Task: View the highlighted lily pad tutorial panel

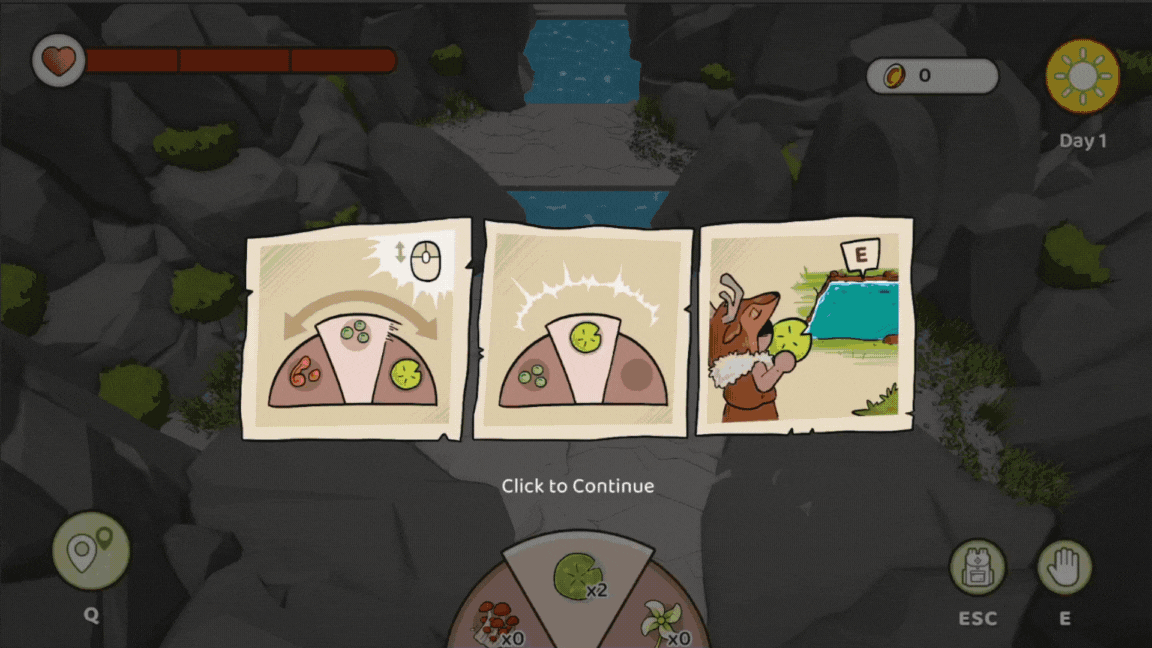Action: [x=583, y=329]
